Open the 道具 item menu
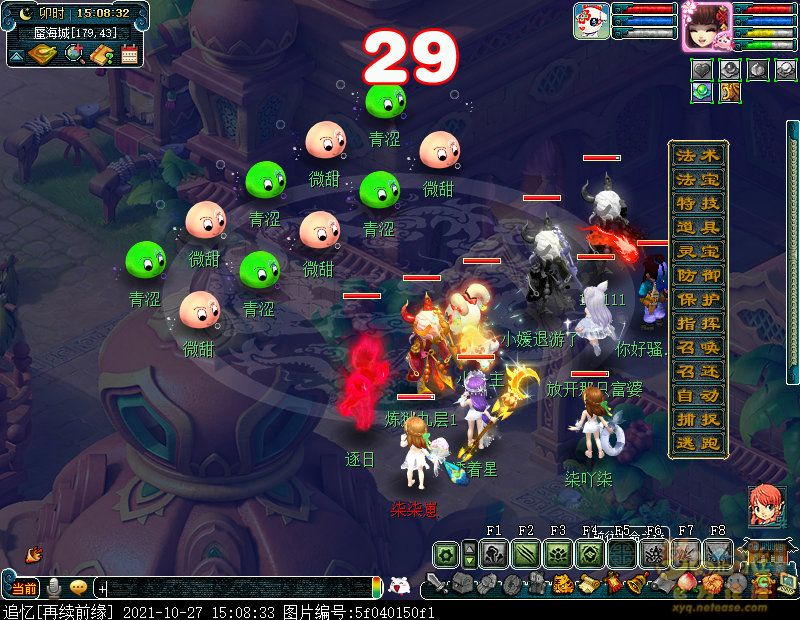The height and width of the screenshot is (620, 800). point(698,228)
